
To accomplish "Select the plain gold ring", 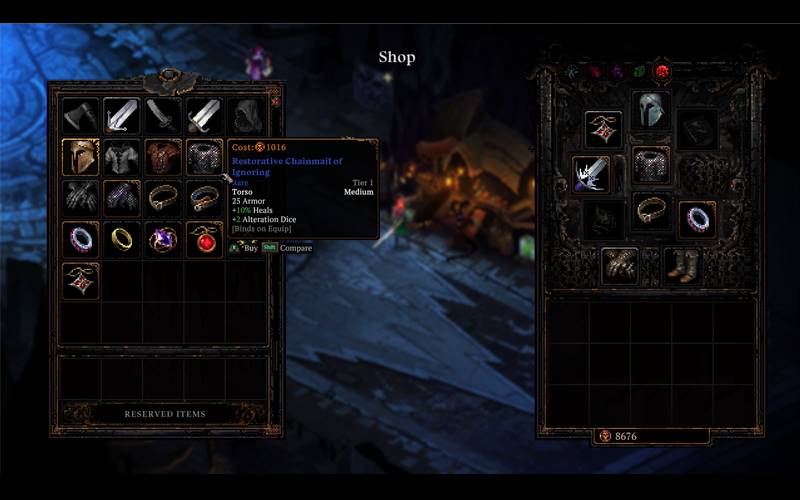I will [121, 239].
